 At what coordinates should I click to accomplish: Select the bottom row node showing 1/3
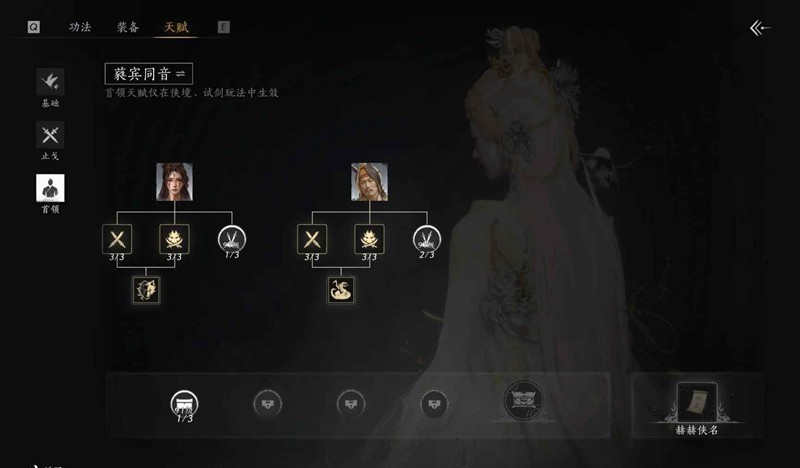(184, 403)
